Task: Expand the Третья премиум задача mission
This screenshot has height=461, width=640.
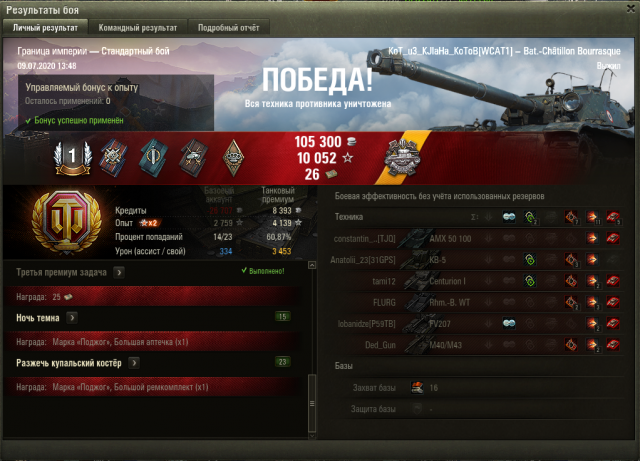Action: click(119, 271)
